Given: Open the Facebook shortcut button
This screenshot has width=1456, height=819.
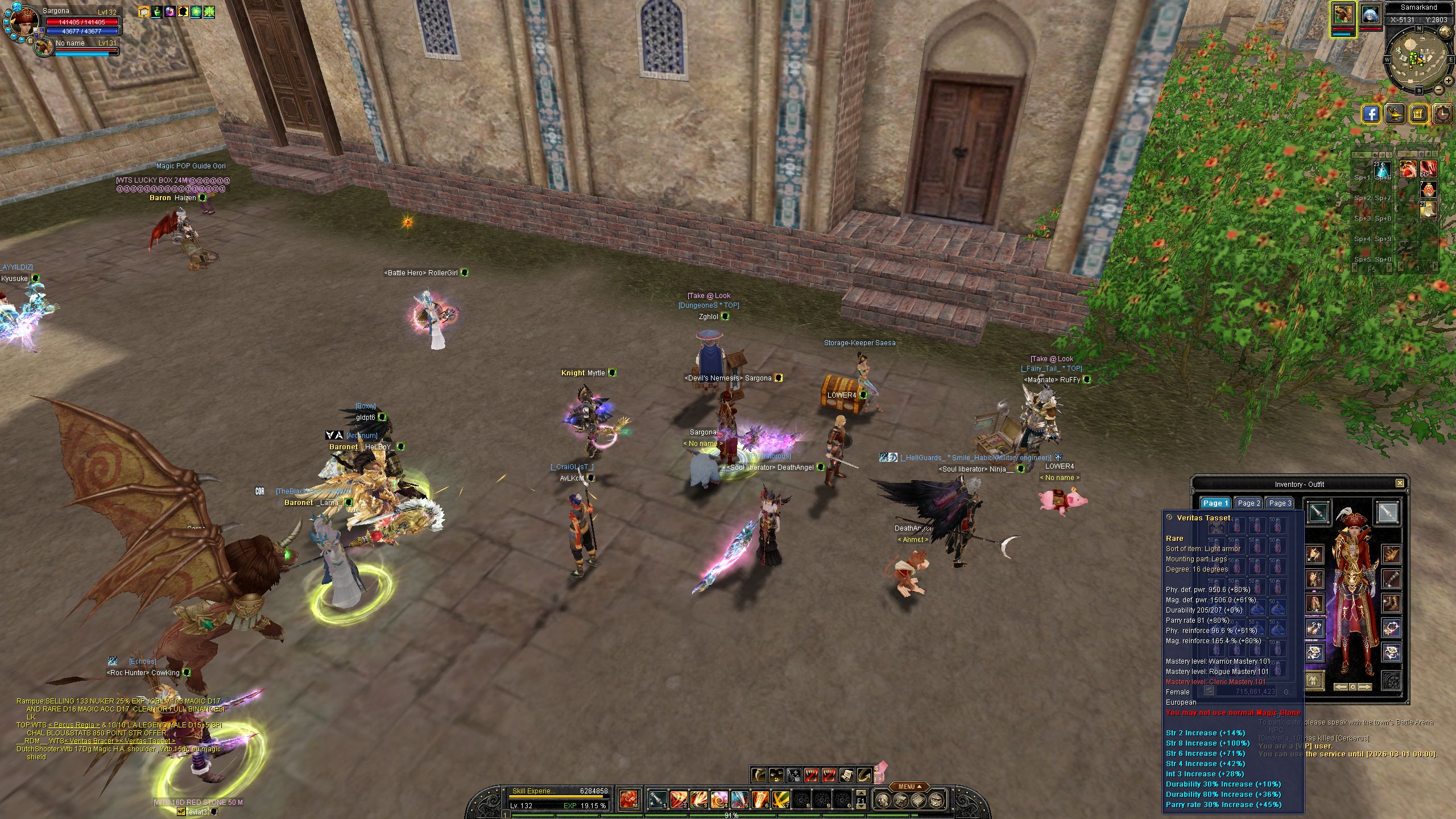Looking at the screenshot, I should coord(1371,114).
